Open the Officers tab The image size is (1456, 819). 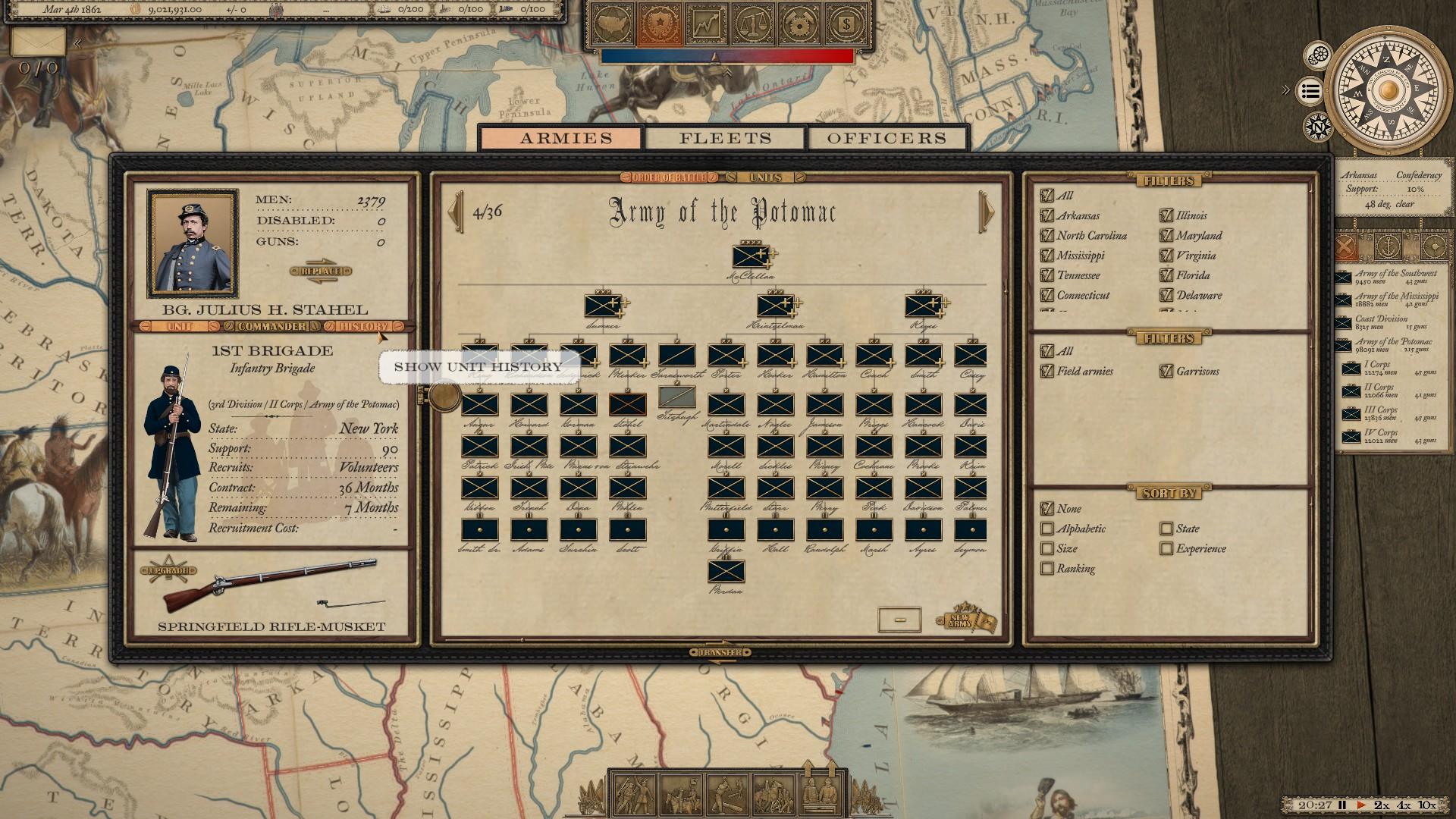[886, 138]
